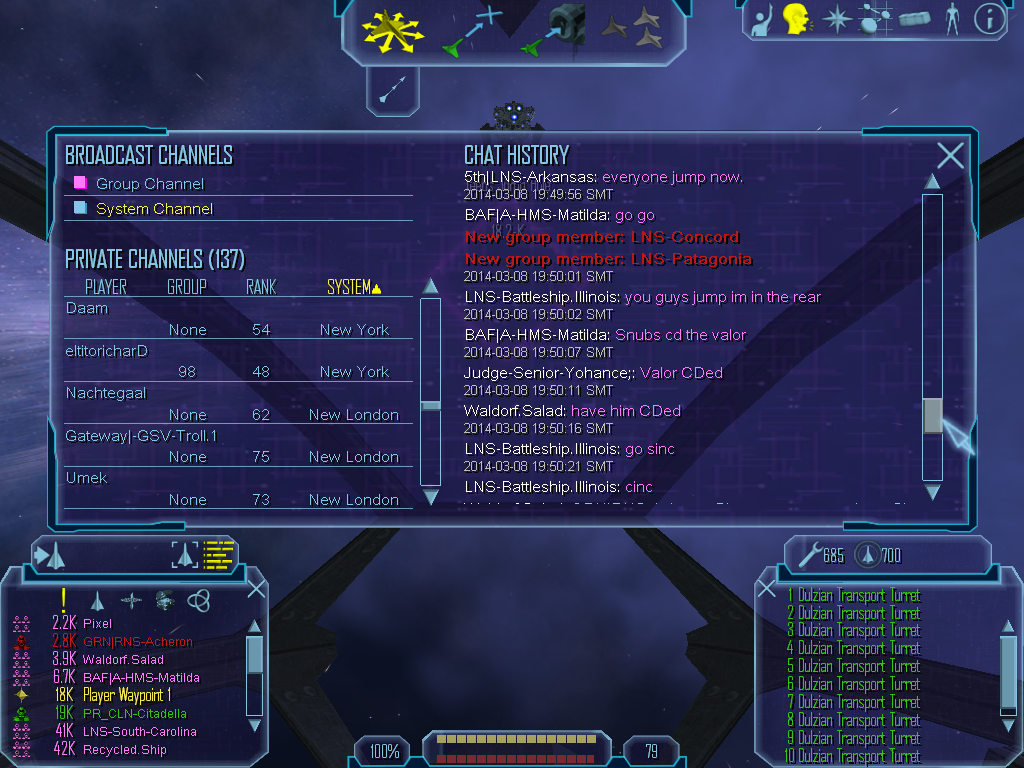This screenshot has width=1024, height=768.
Task: Choose player Daam in private channels
Action: coord(87,309)
